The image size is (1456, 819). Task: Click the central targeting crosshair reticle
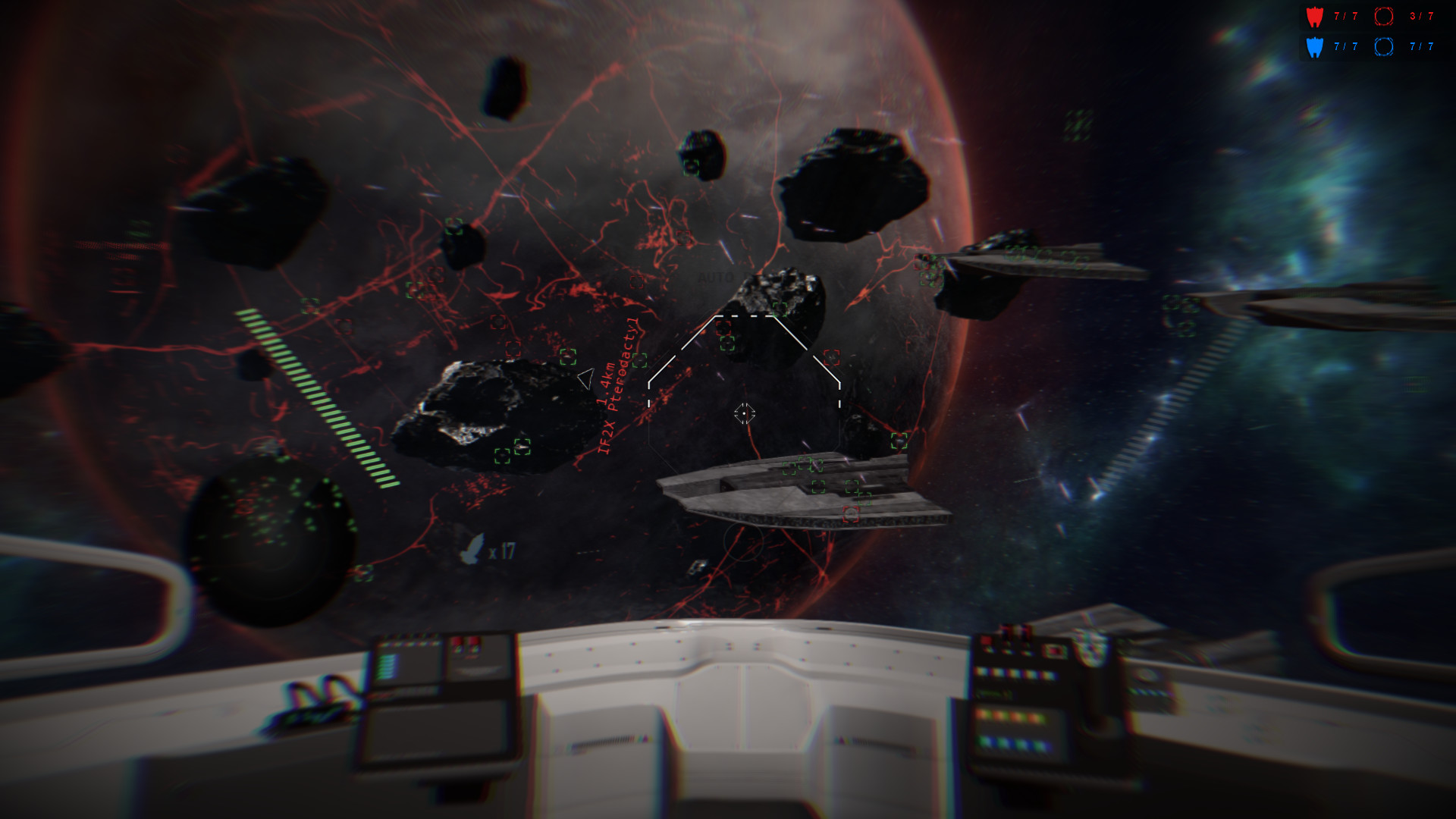744,413
